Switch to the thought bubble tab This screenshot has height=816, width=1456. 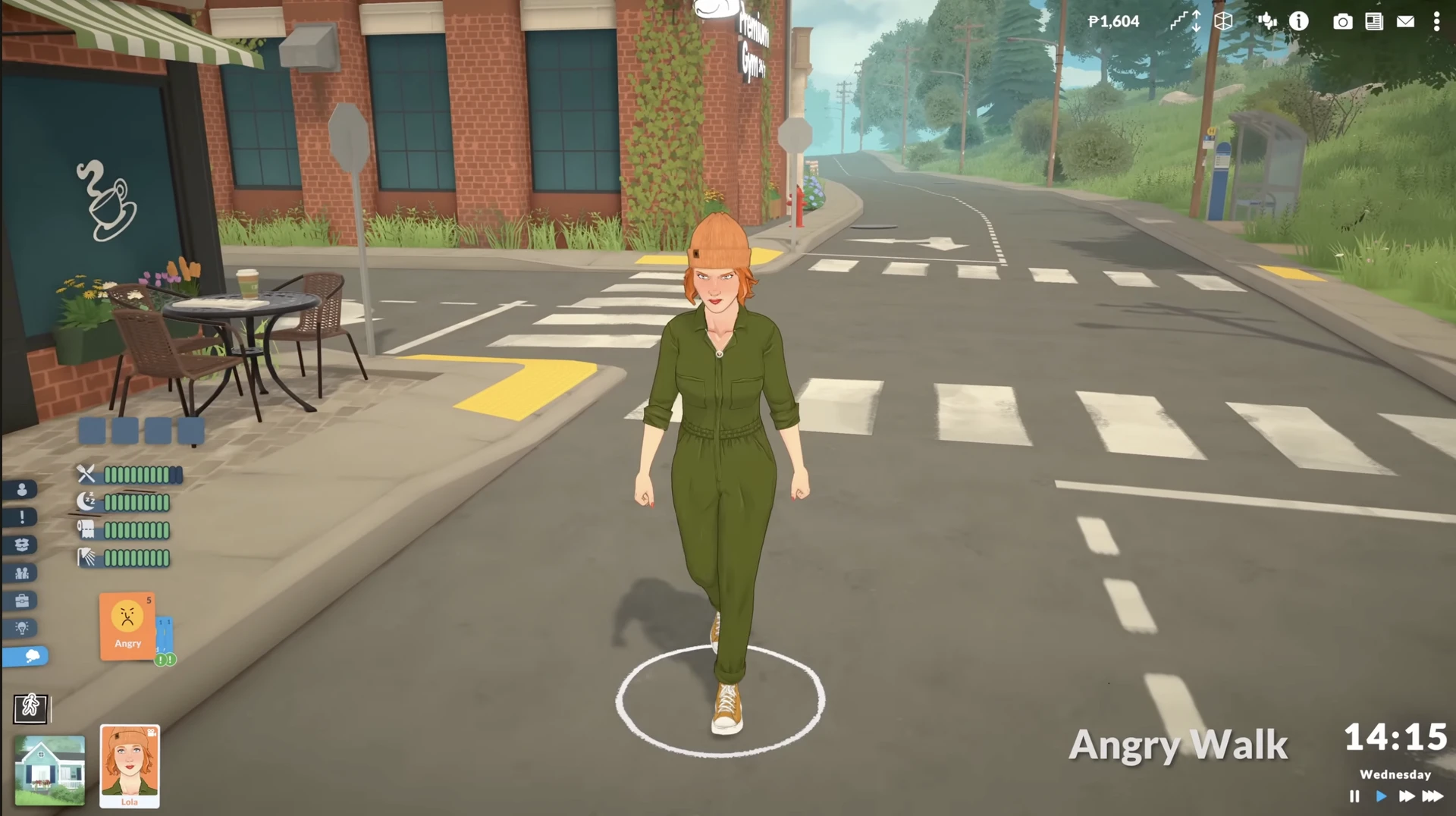click(x=26, y=656)
